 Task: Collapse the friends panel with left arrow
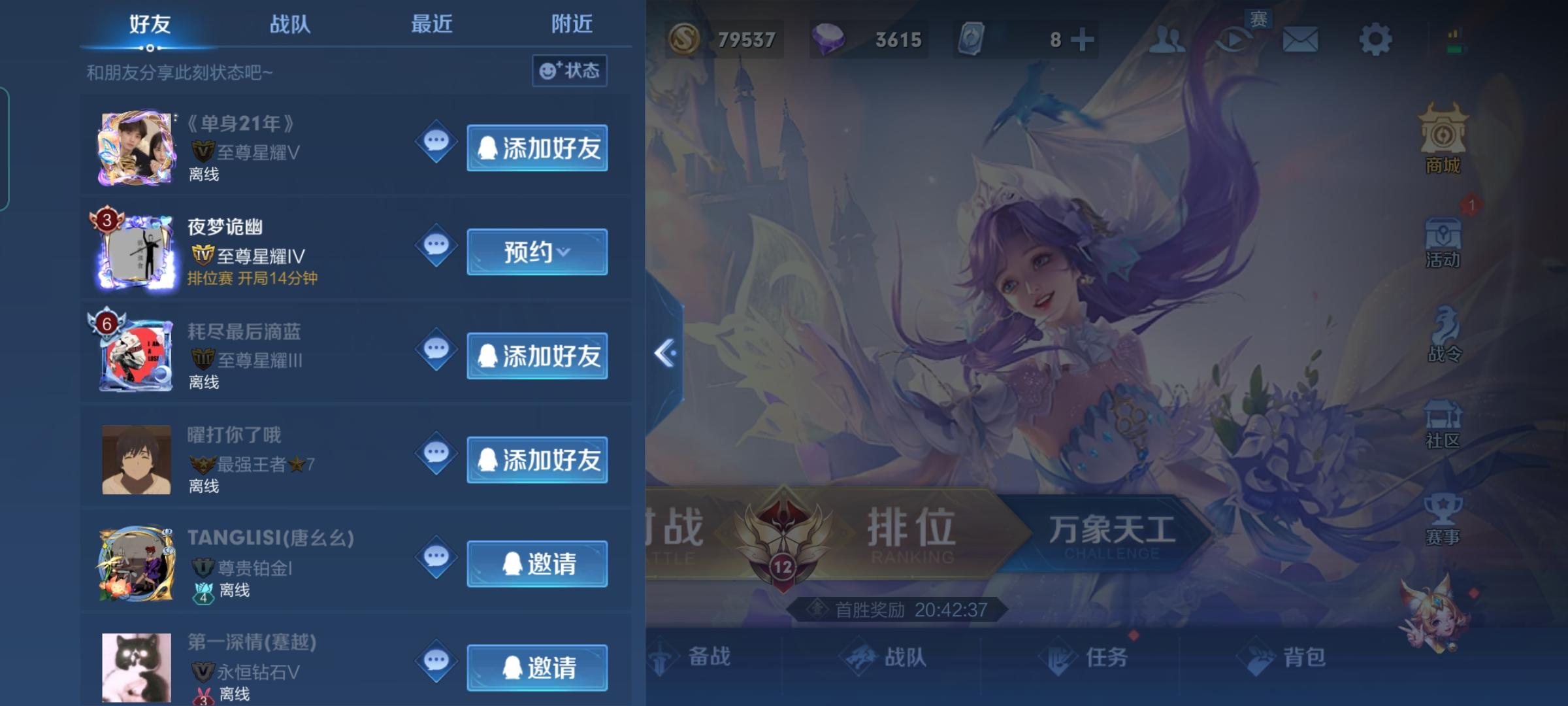tap(664, 353)
